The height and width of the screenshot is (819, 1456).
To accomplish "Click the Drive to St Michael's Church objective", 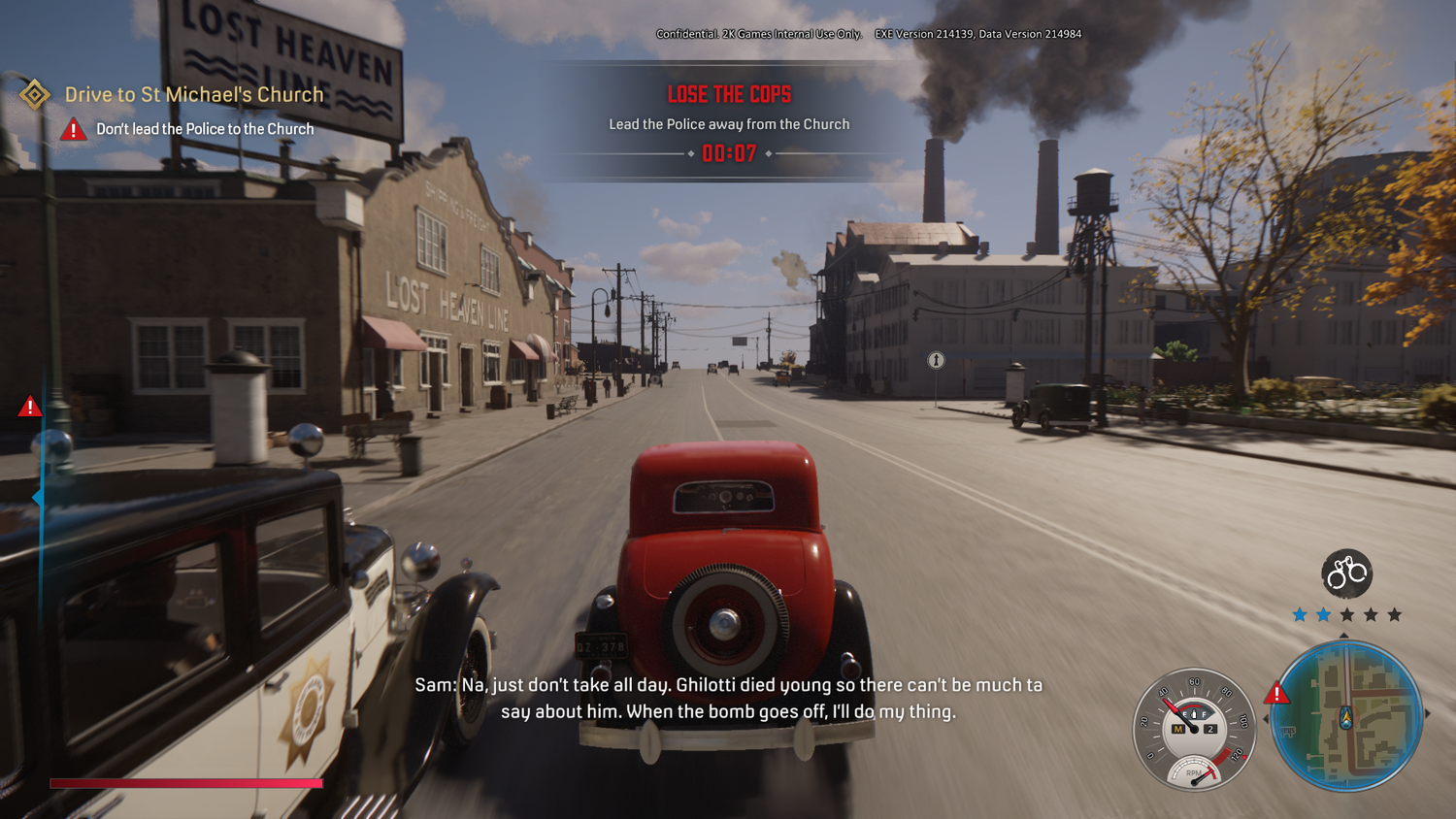I will [x=193, y=94].
